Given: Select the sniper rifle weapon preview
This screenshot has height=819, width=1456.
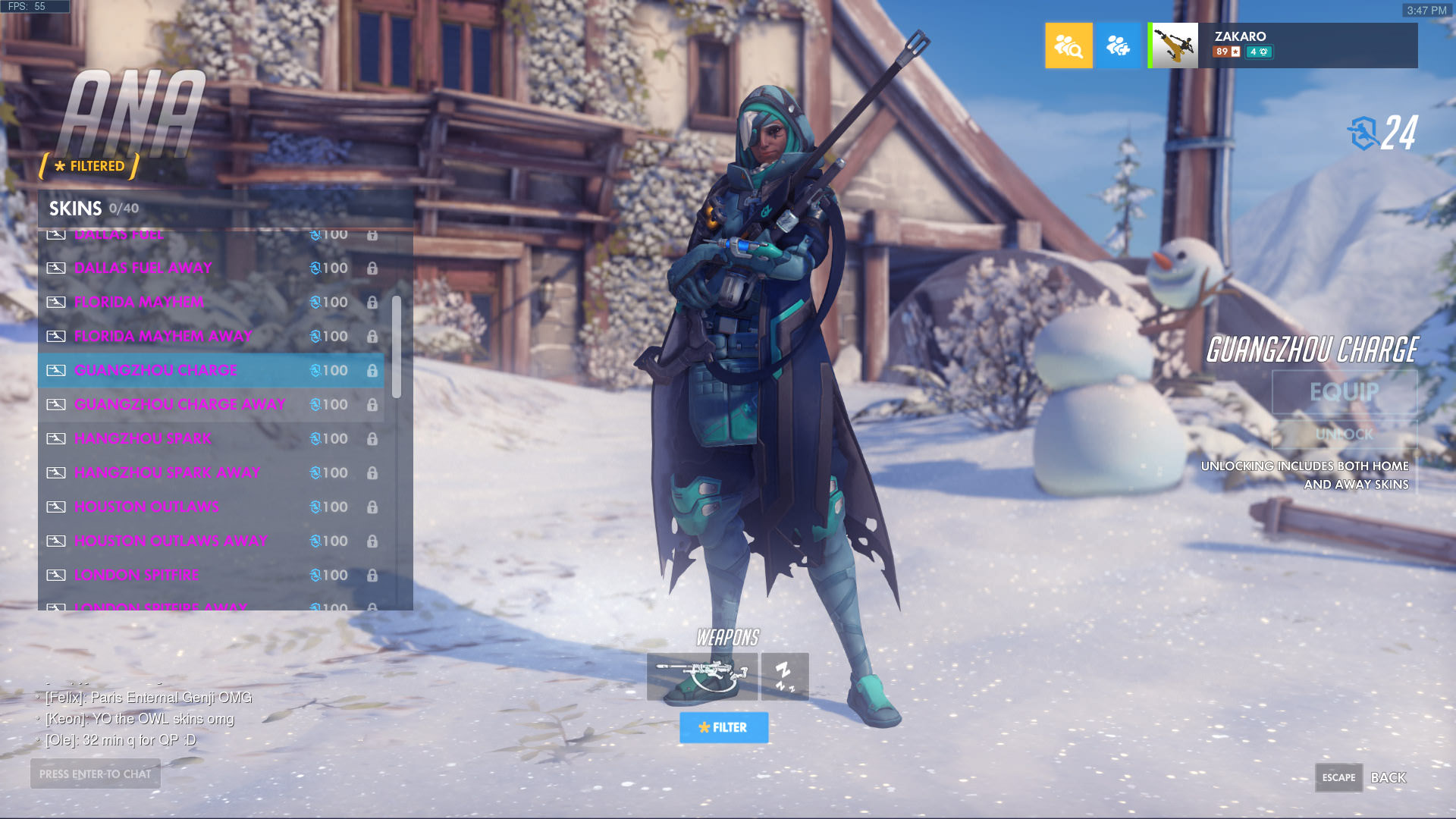Looking at the screenshot, I should click(x=701, y=676).
